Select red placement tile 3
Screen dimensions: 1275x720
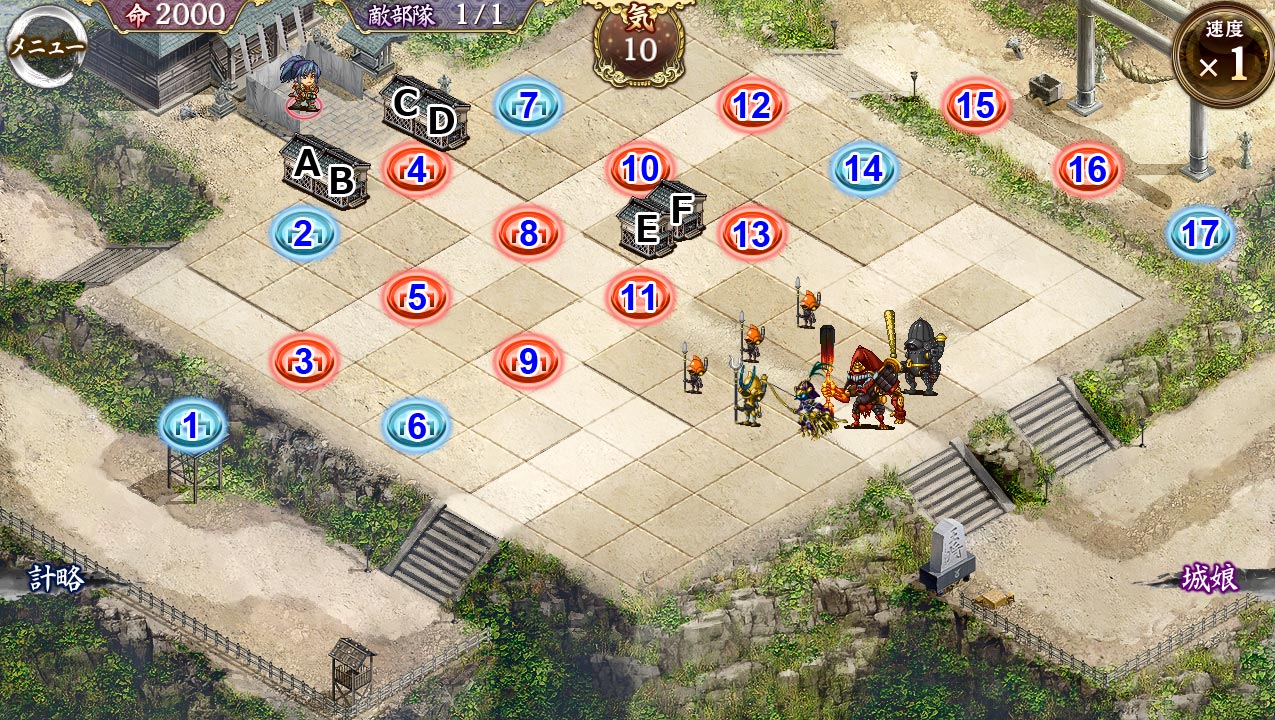304,361
